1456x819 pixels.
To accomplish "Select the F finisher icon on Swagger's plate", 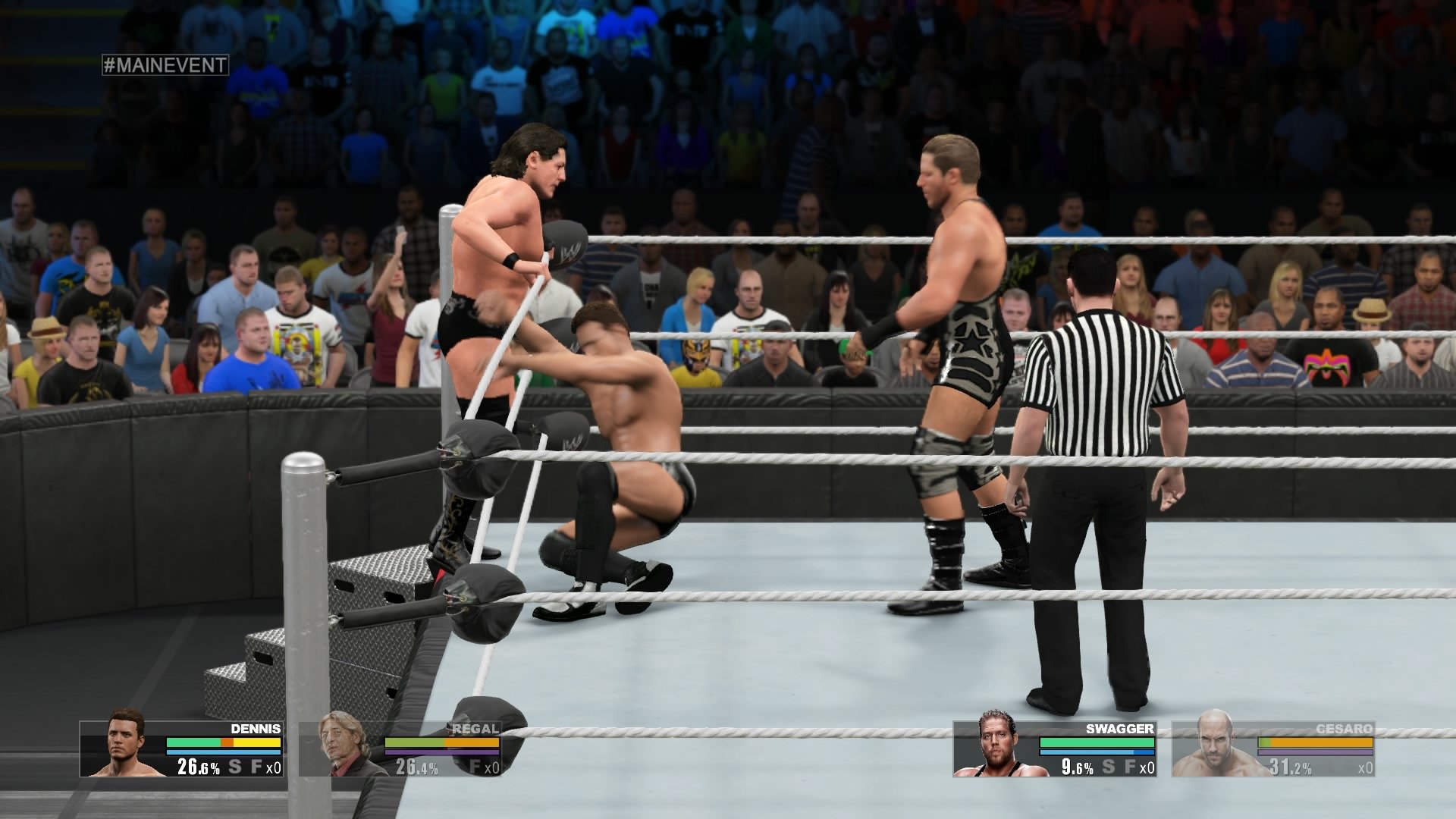I will (1129, 767).
